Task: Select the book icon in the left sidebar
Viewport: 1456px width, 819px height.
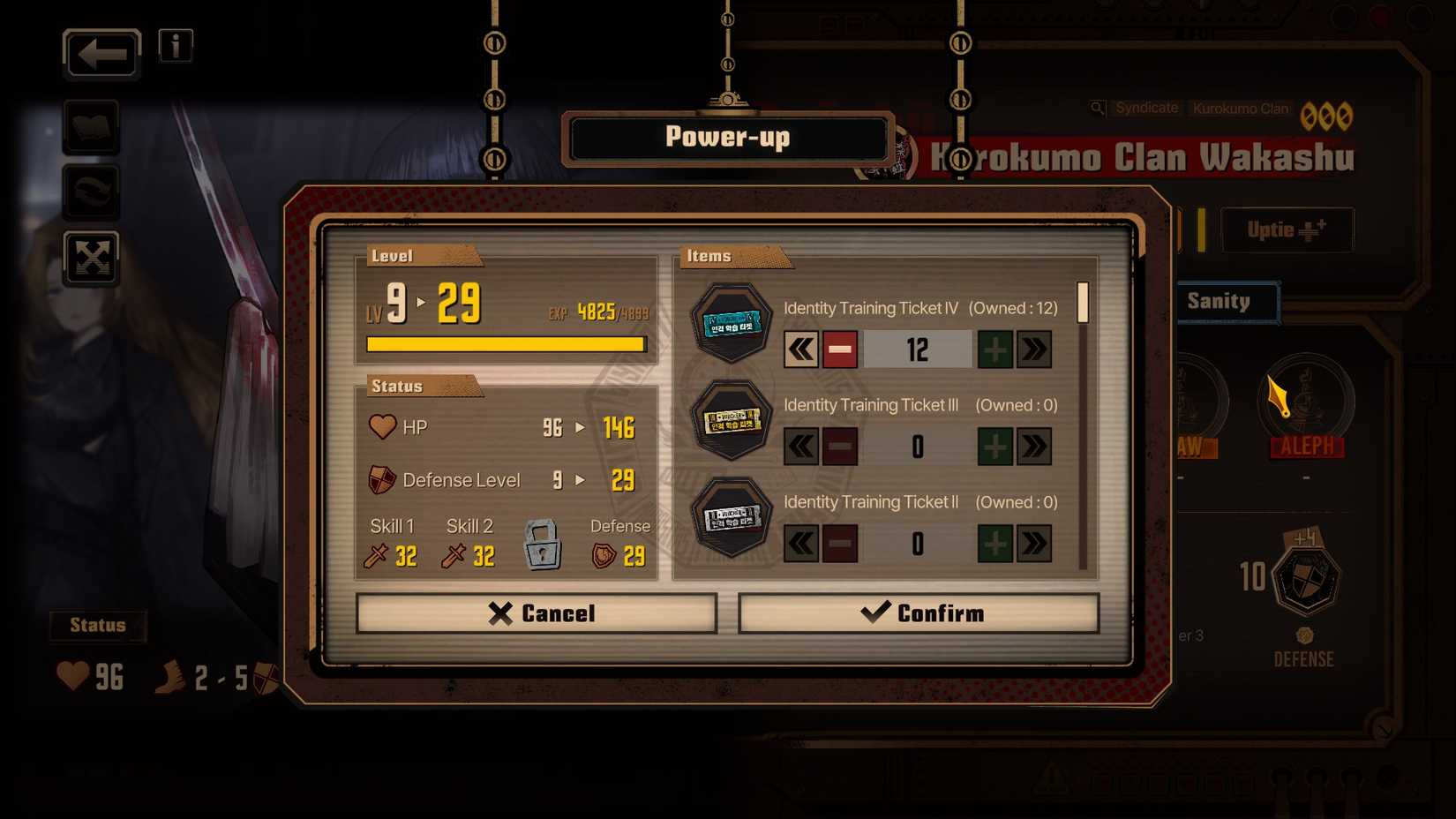Action: pyautogui.click(x=91, y=125)
